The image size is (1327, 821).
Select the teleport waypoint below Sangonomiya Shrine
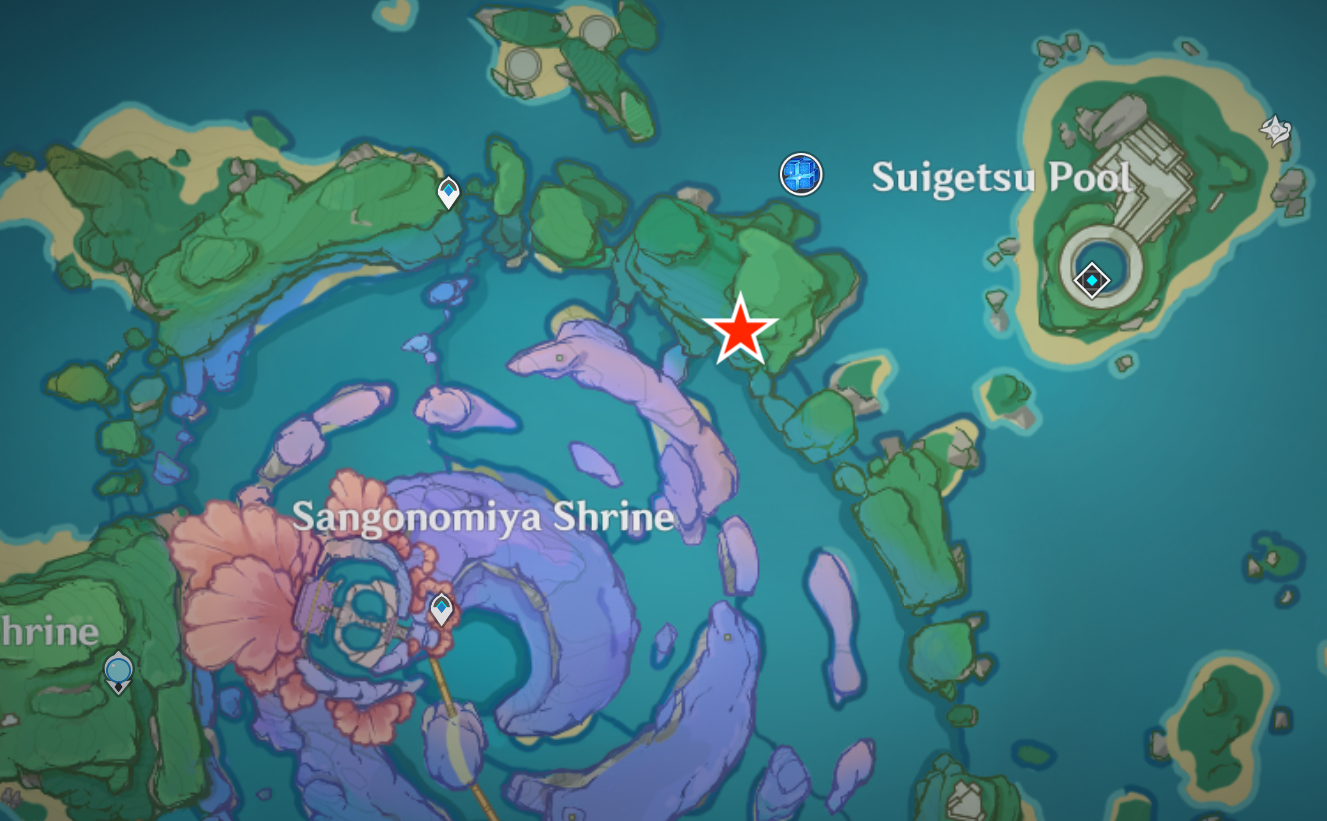pyautogui.click(x=440, y=609)
